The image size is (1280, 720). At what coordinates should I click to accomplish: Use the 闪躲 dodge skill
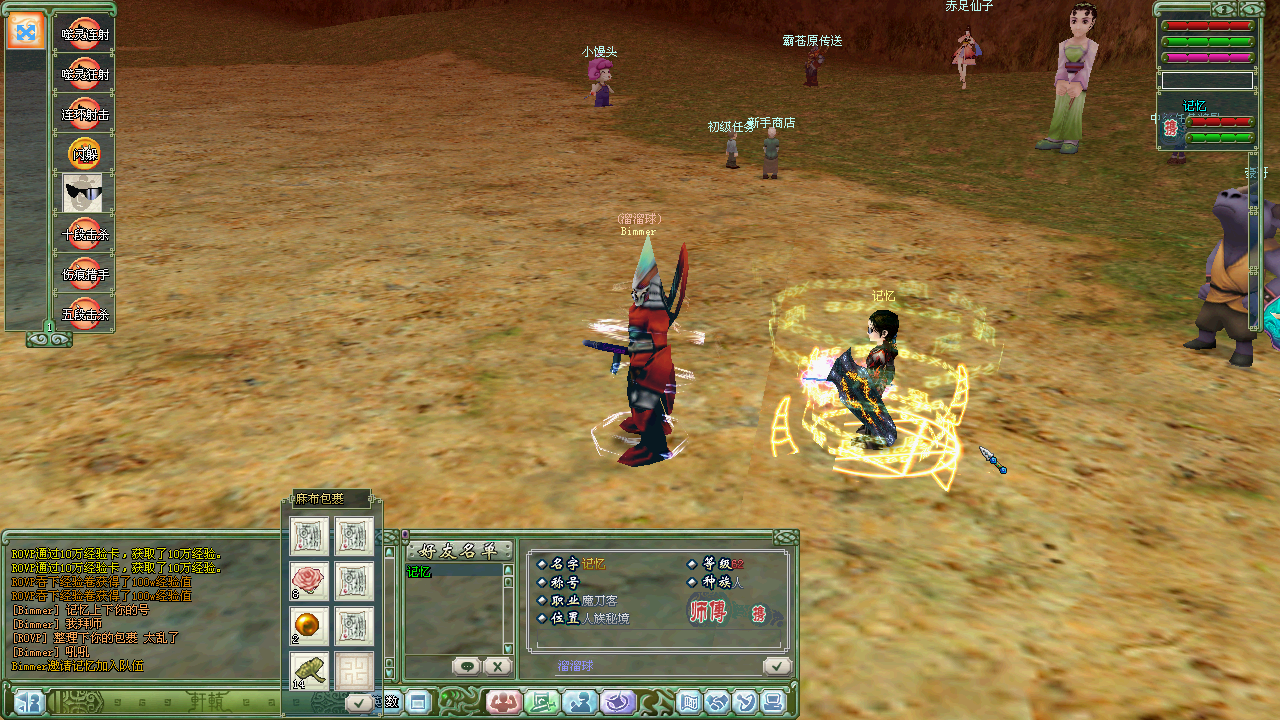click(x=84, y=153)
